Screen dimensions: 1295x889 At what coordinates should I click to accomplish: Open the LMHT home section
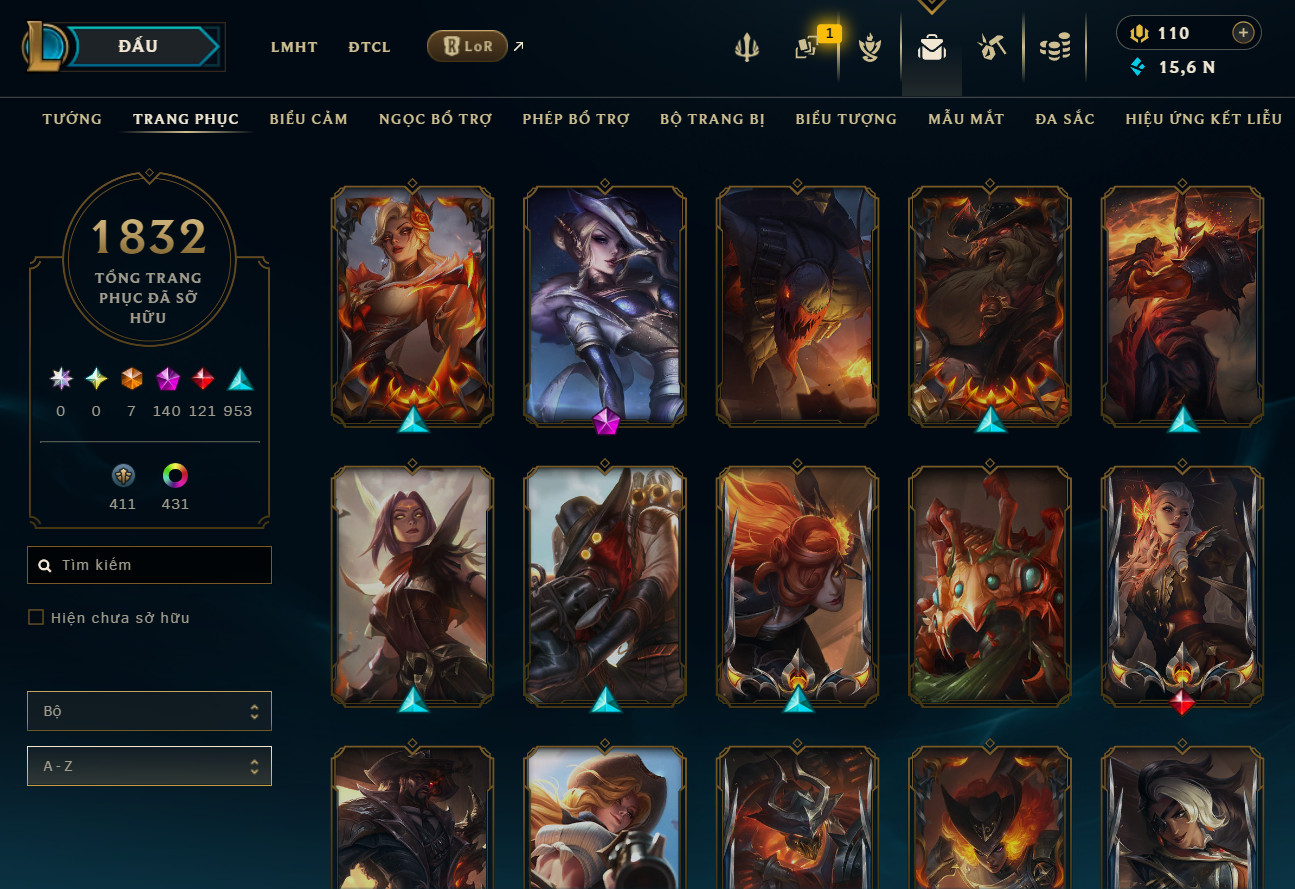point(294,47)
